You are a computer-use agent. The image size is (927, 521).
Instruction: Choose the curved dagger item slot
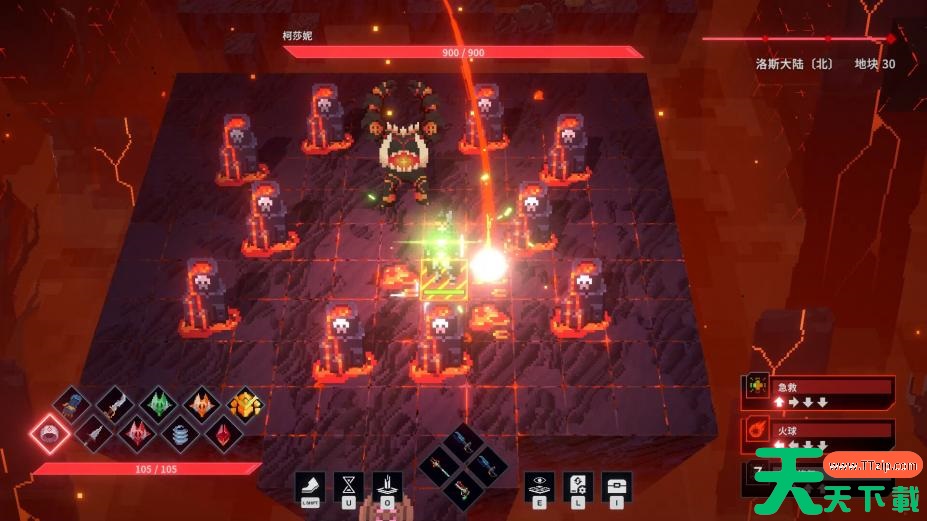click(x=114, y=405)
